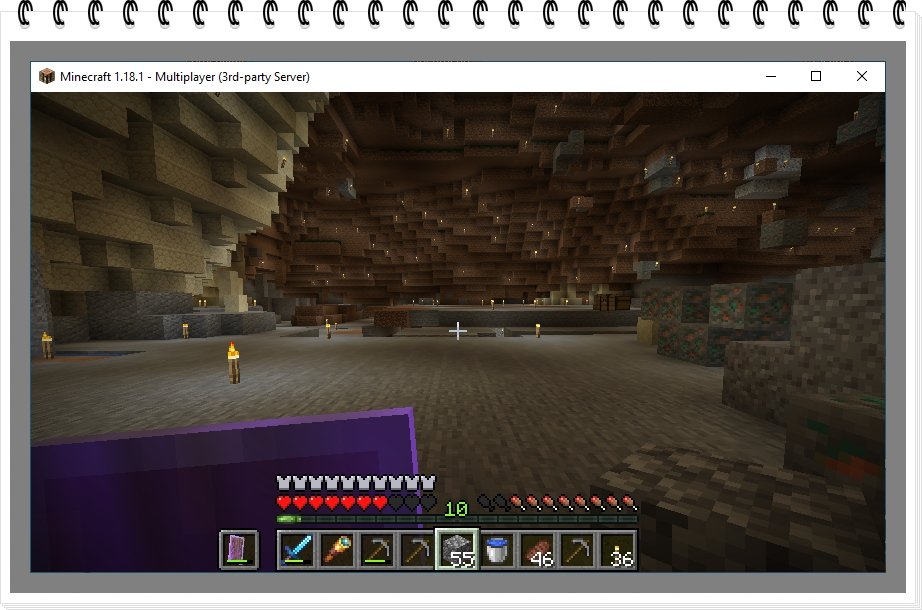Close the Minecraft window
Image resolution: width=922 pixels, height=610 pixels.
pyautogui.click(x=861, y=76)
